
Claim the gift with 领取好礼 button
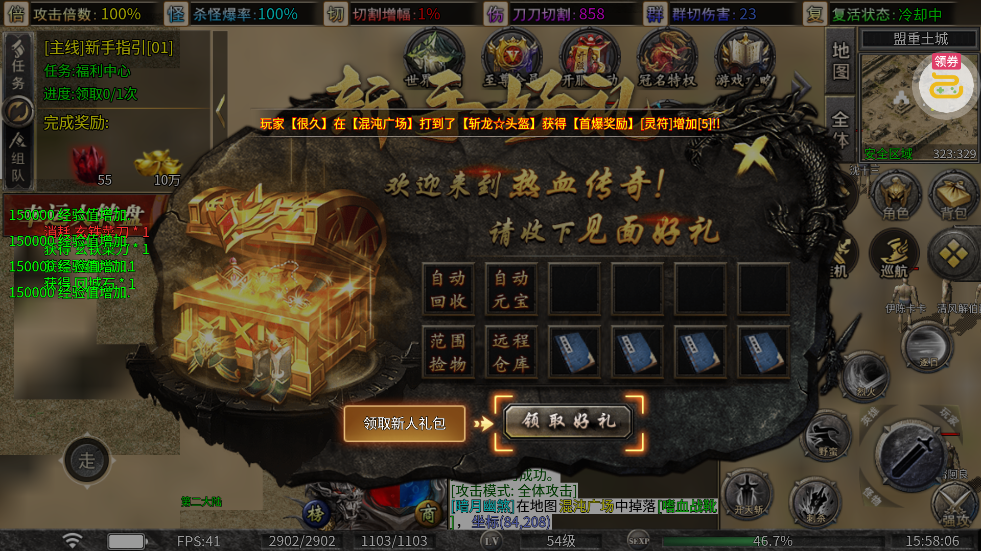click(568, 421)
